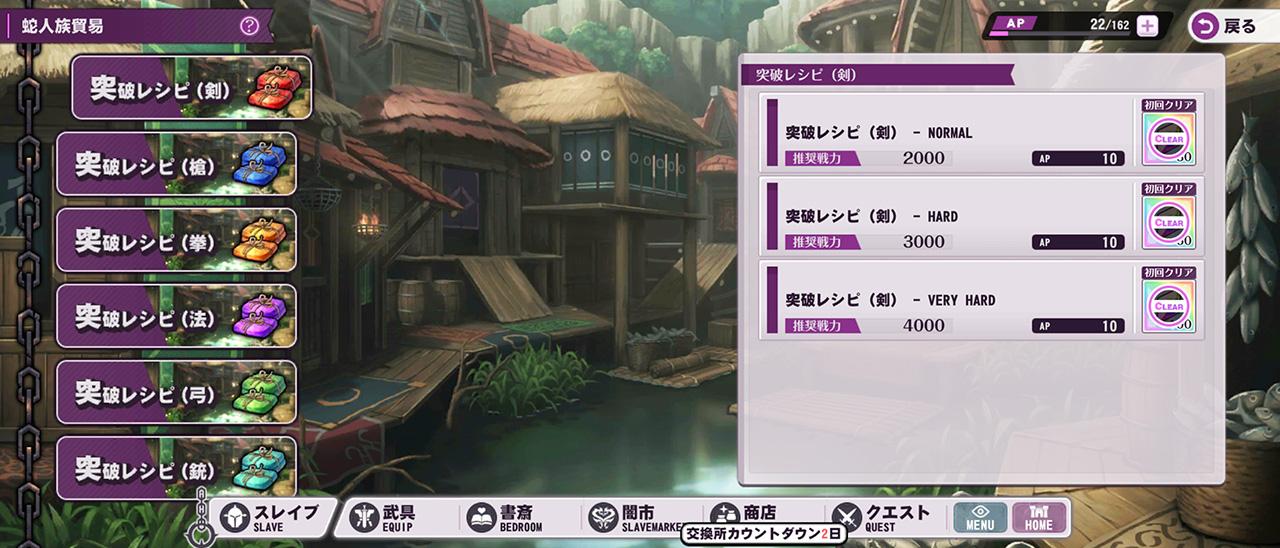This screenshot has height=548, width=1280.
Task: Select the 突破レシピ (剣) category
Action: click(190, 88)
